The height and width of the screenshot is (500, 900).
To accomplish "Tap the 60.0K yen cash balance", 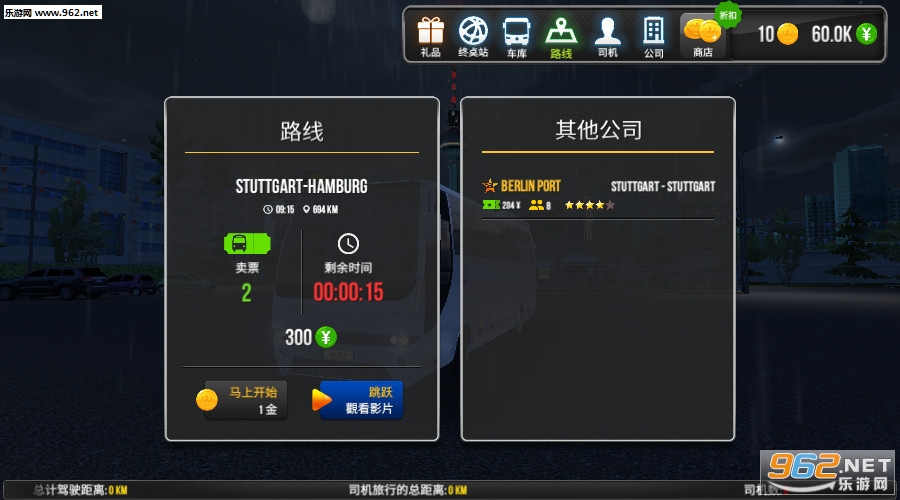I will [x=843, y=34].
